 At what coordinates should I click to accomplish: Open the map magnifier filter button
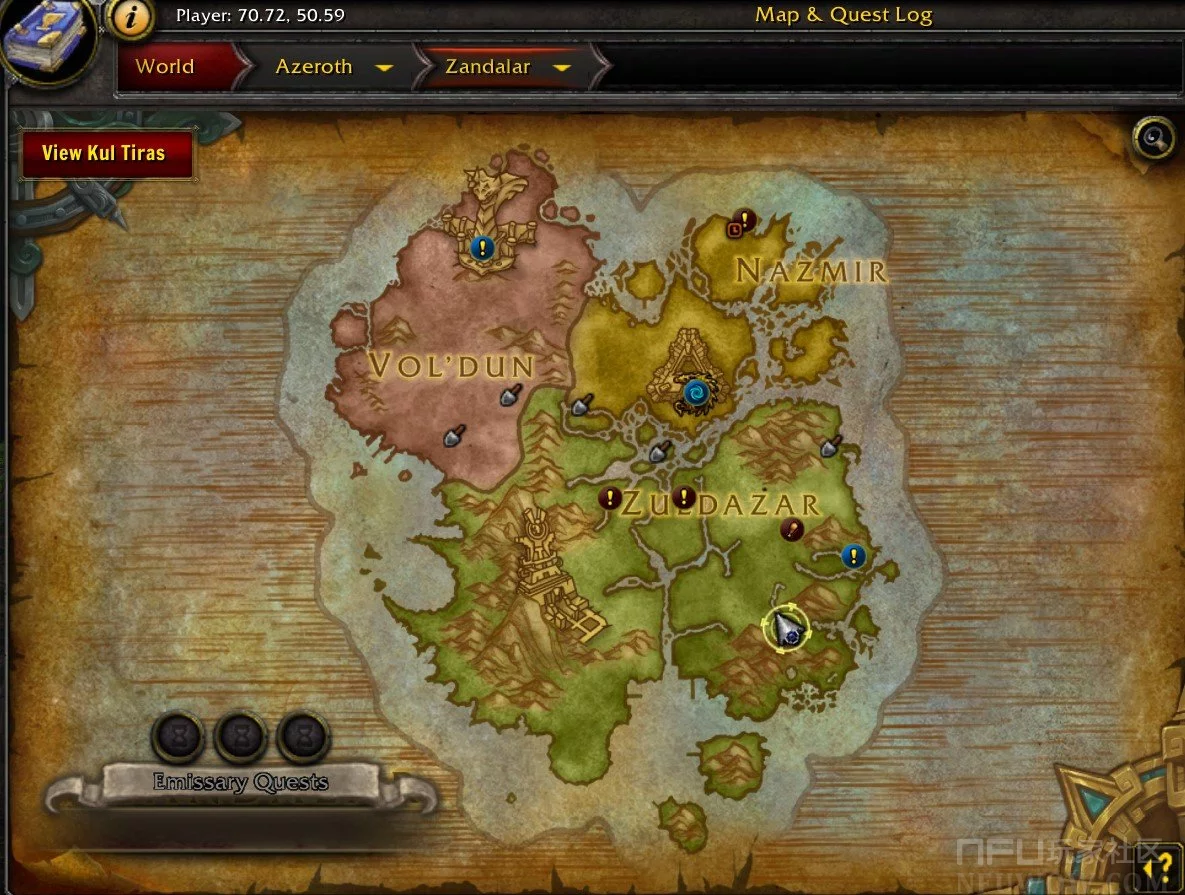1152,137
